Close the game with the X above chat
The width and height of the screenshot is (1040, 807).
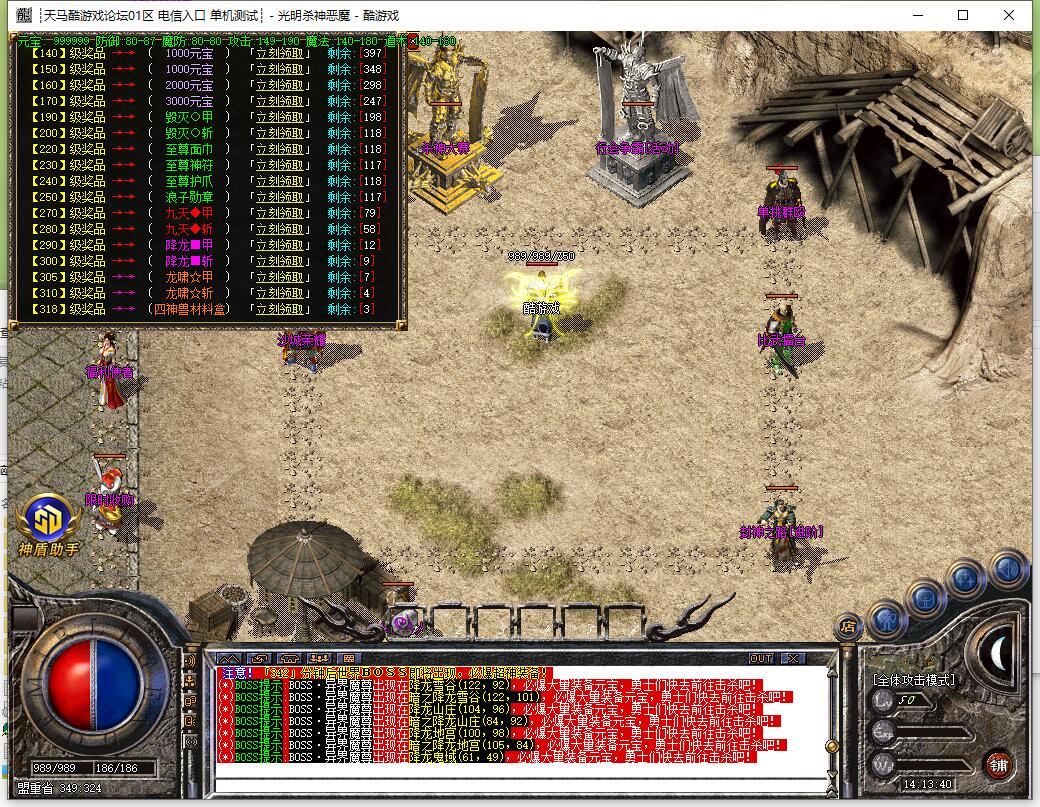792,658
